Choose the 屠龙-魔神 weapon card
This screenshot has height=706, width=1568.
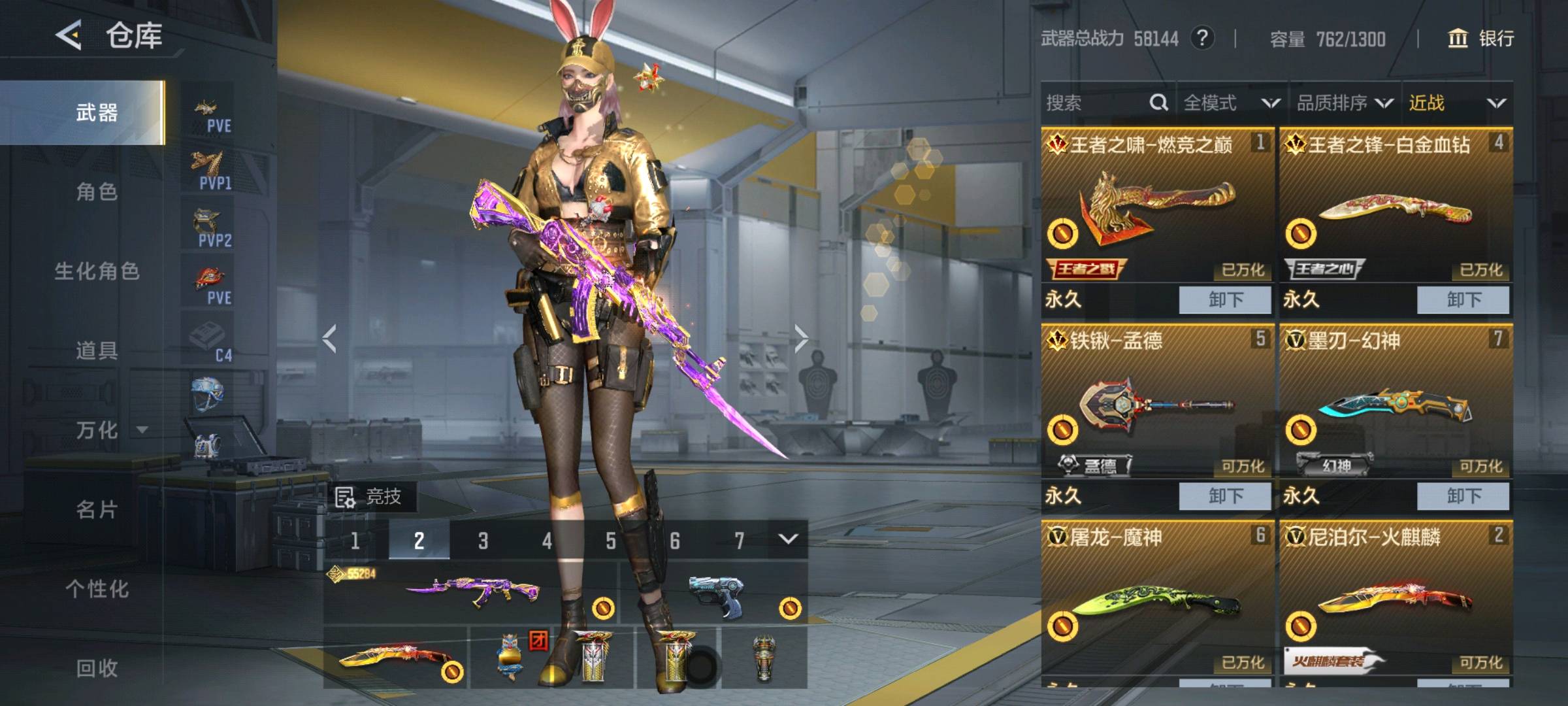[1158, 601]
